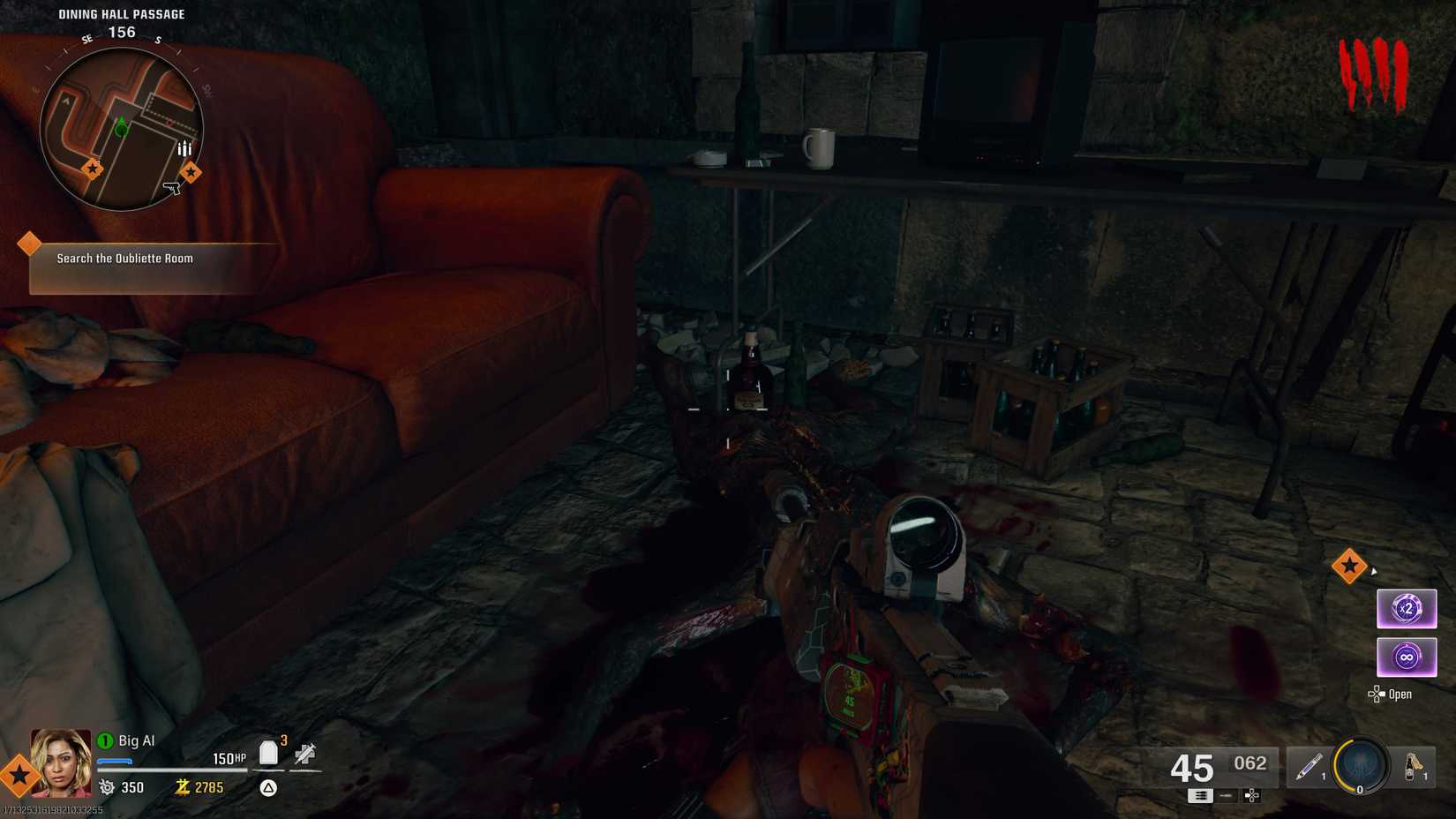Screen dimensions: 1456x819
Task: Select the x2 Double Points power-up icon
Action: 1407,608
